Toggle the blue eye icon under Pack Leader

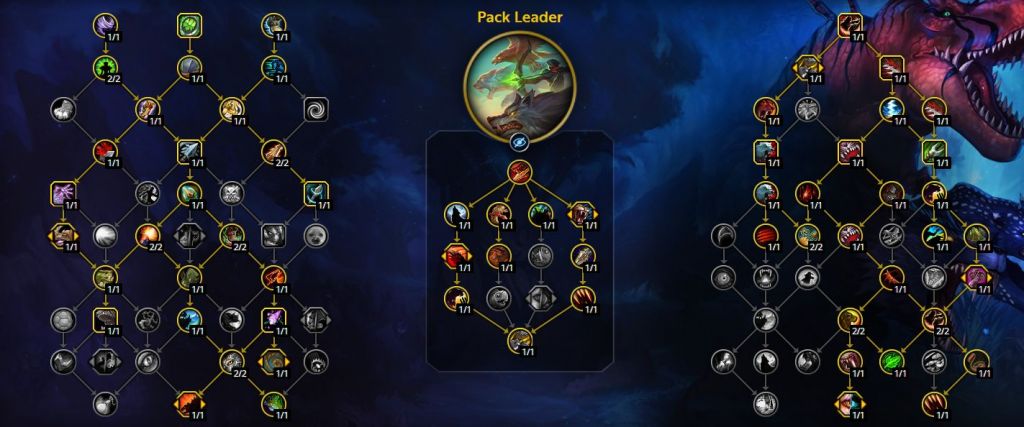pyautogui.click(x=518, y=142)
